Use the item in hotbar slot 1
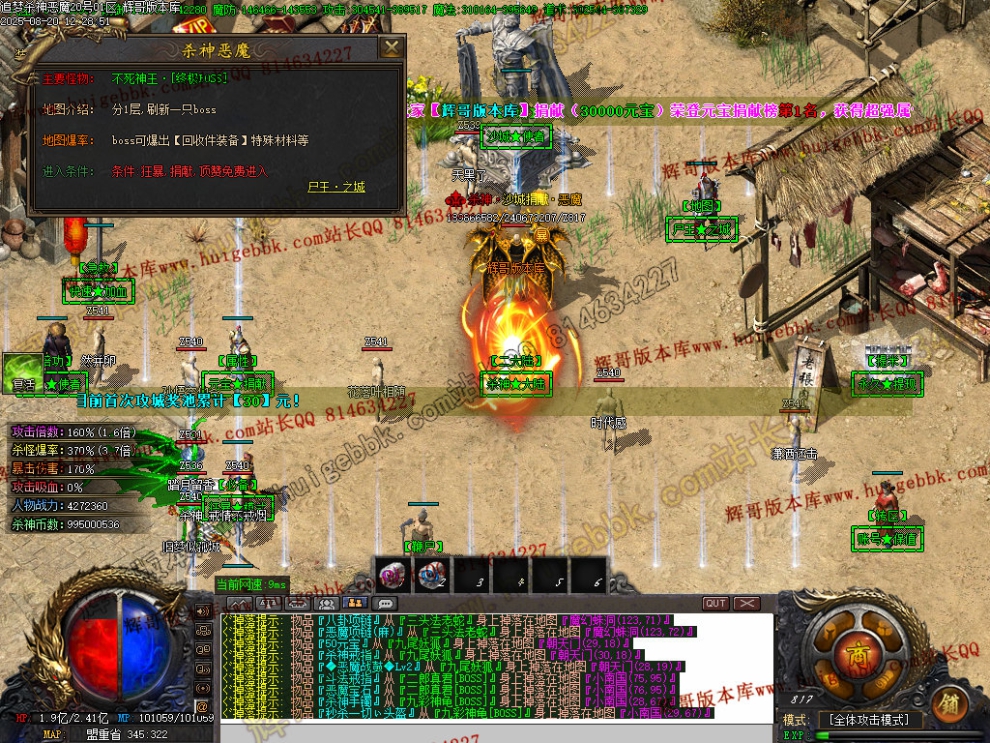 coord(392,575)
